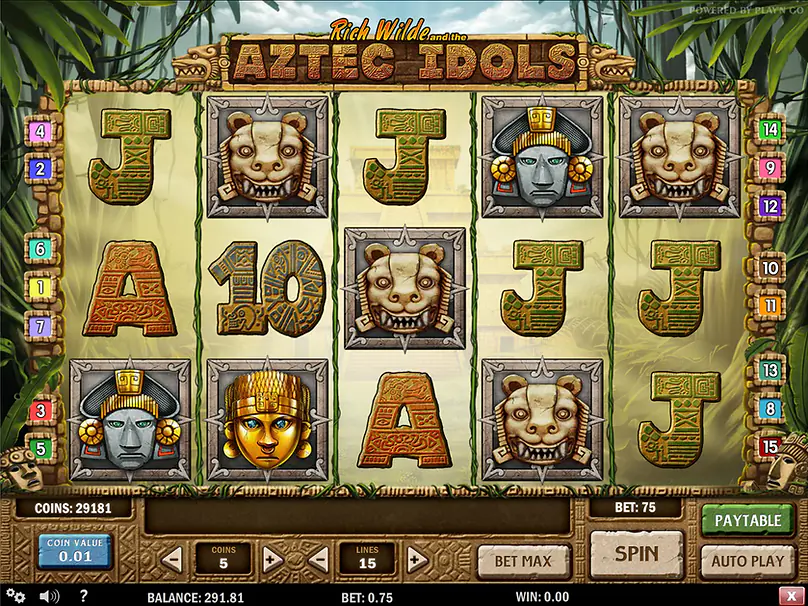Open the Paytable
Screen dimensions: 808x606
tap(748, 521)
